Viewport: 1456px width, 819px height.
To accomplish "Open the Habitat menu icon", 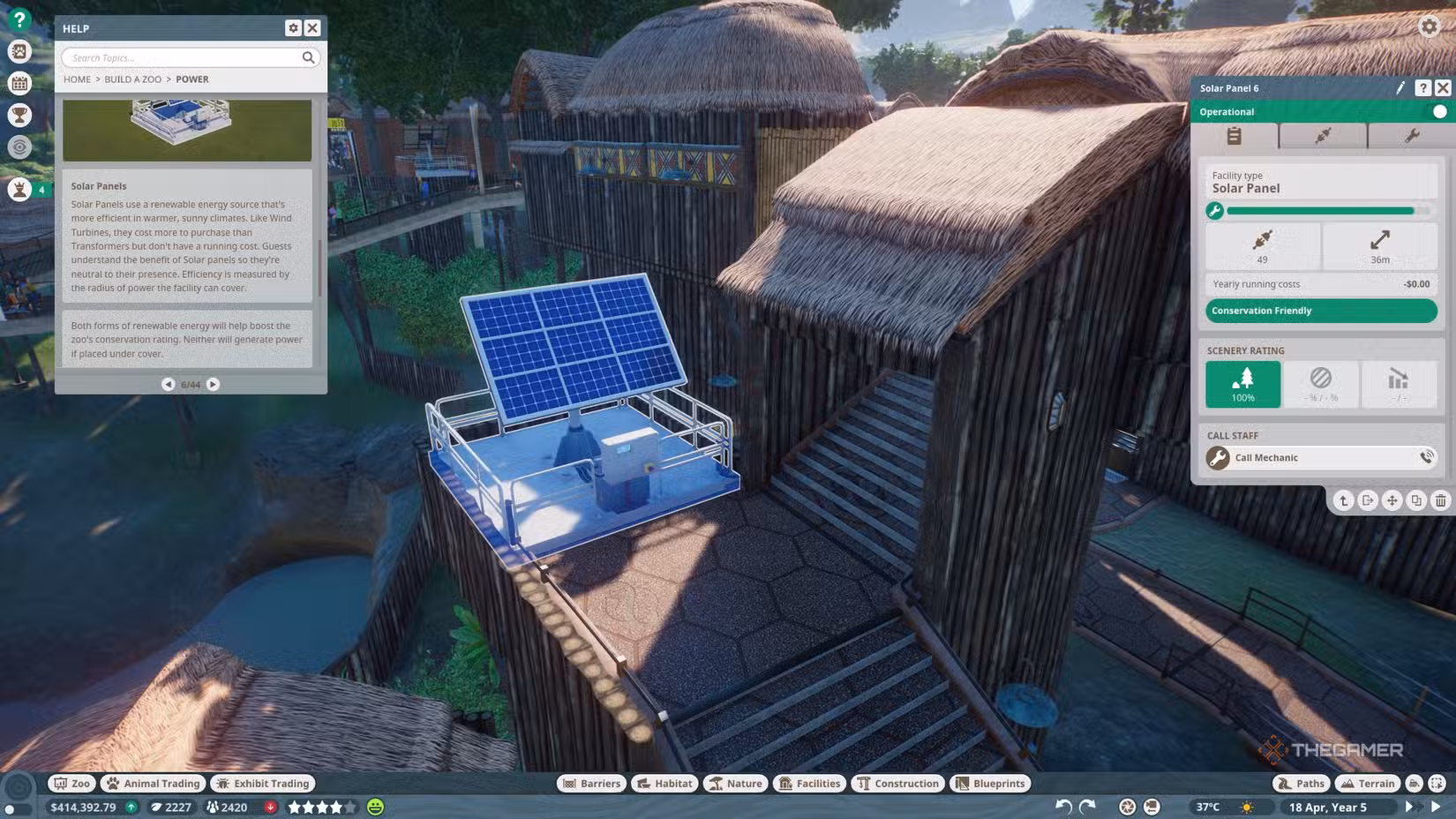I will (x=664, y=783).
